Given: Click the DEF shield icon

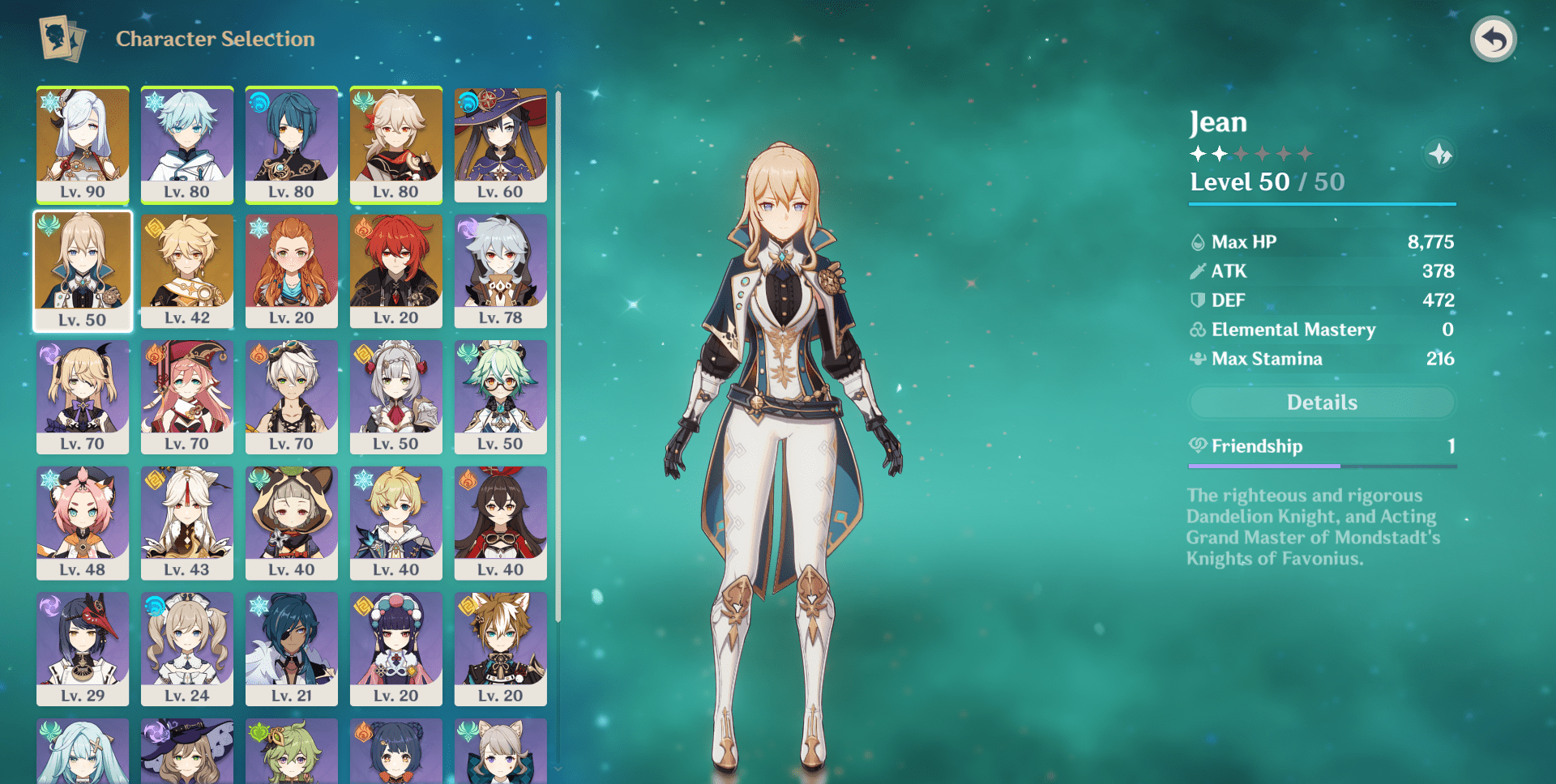Looking at the screenshot, I should click(1198, 300).
